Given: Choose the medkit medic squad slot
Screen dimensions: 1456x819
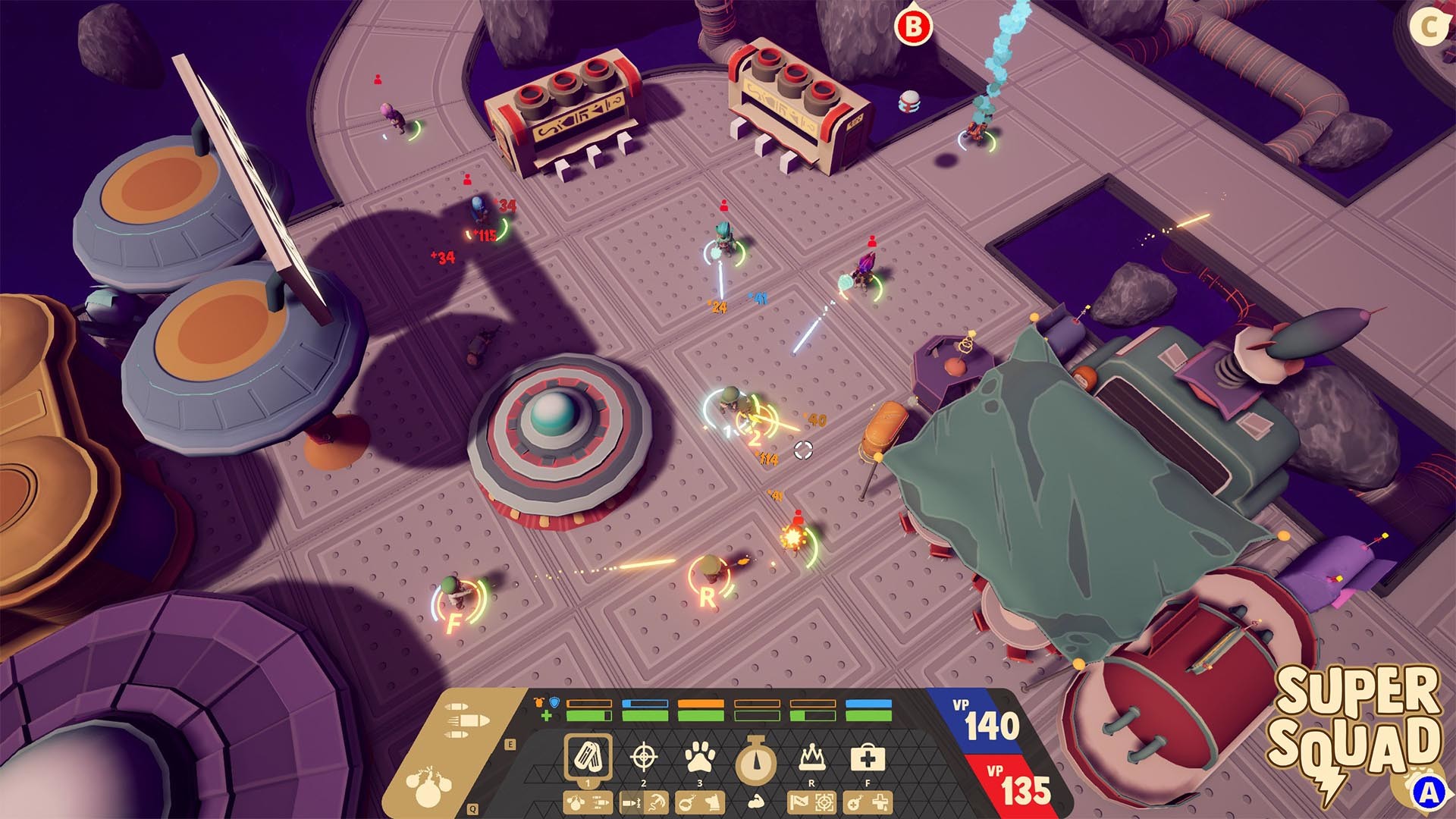Looking at the screenshot, I should (x=868, y=756).
